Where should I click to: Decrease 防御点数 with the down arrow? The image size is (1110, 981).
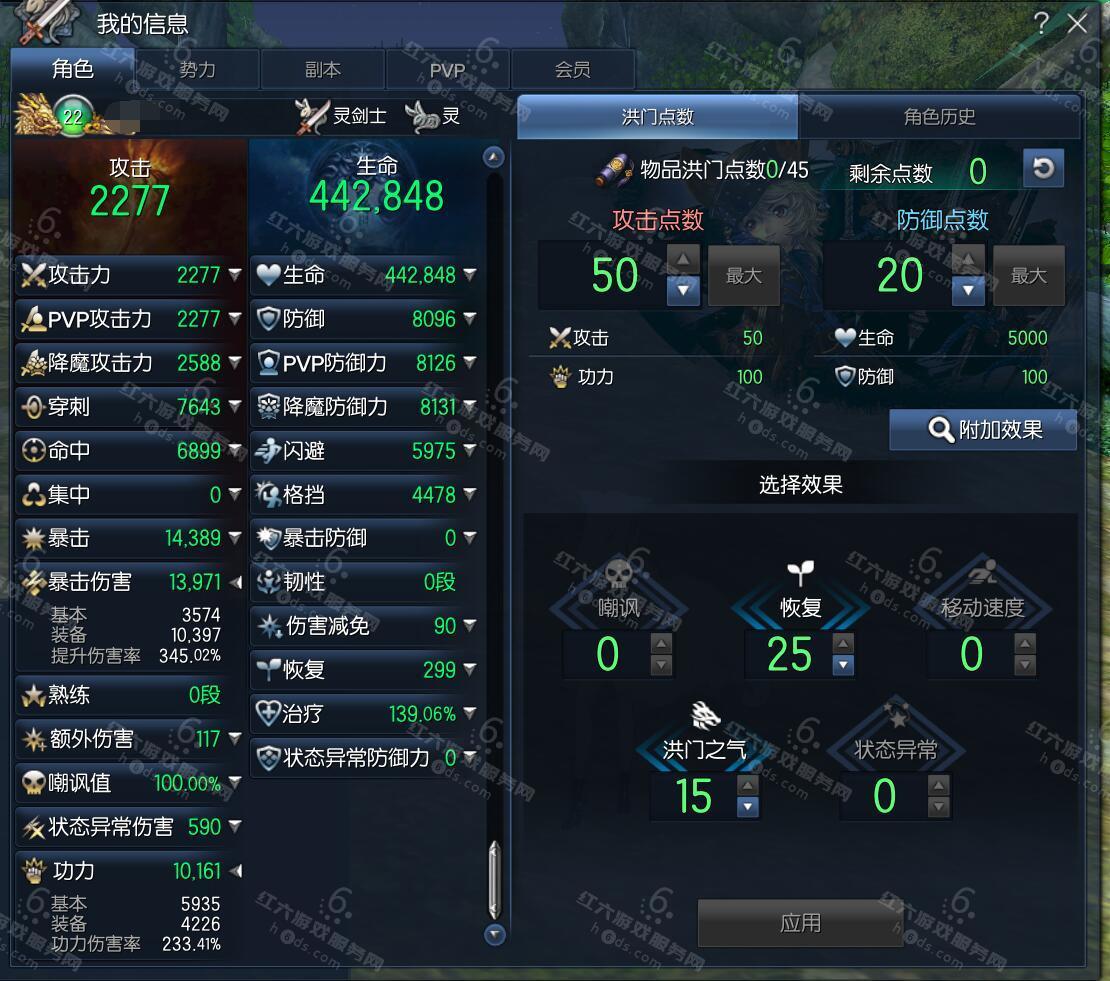[x=967, y=290]
